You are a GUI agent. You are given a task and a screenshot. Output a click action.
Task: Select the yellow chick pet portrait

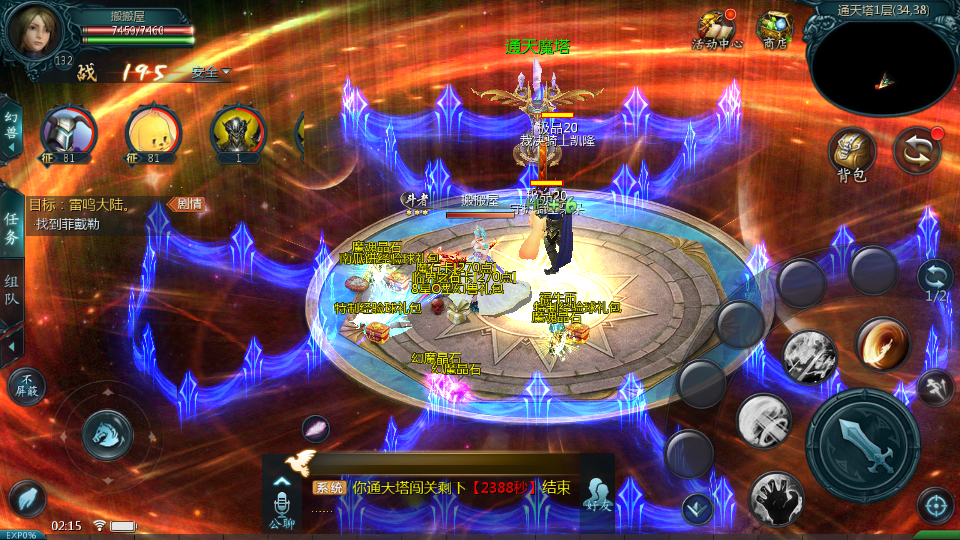[153, 132]
